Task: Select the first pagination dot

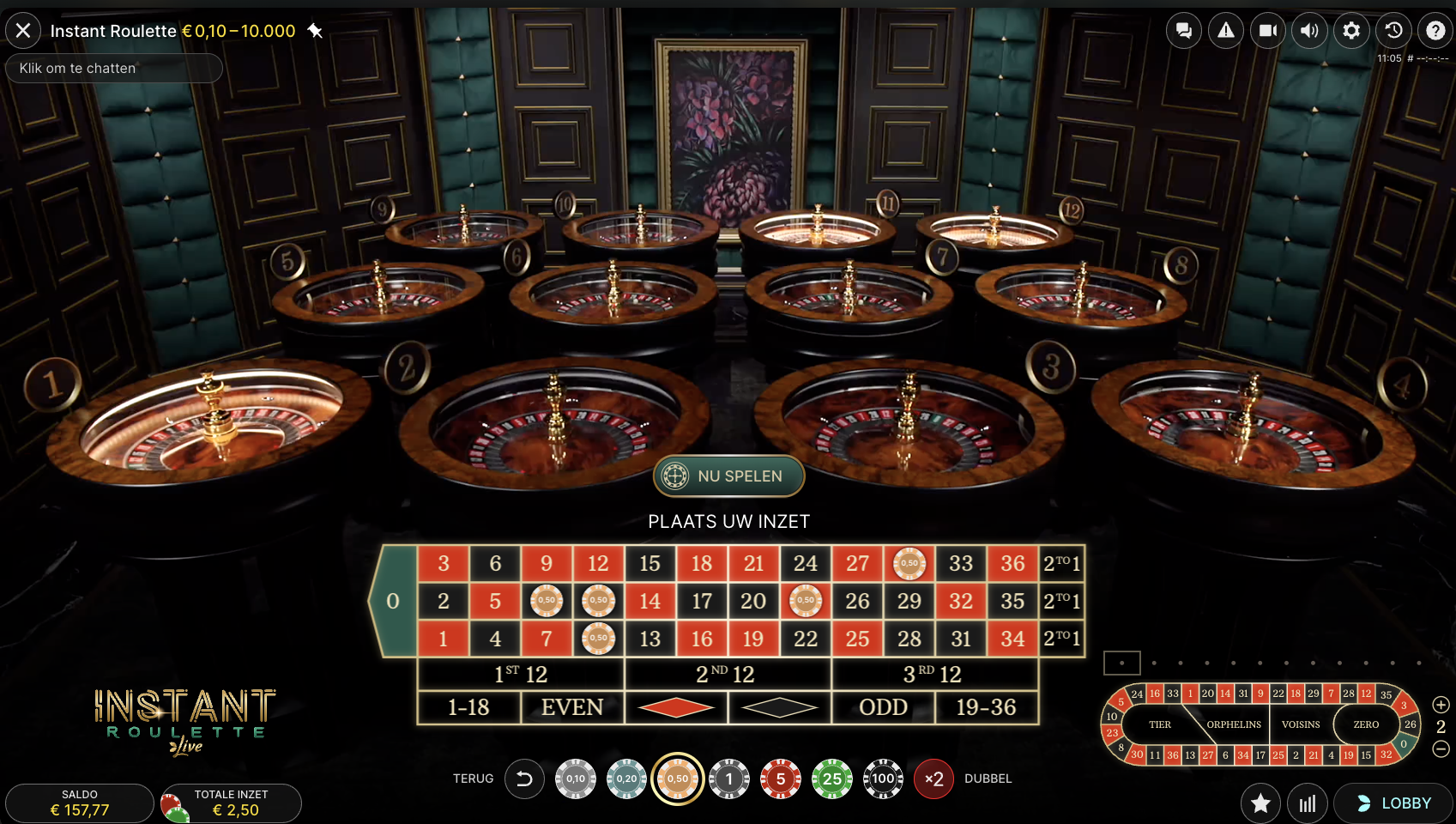Action: (1121, 663)
